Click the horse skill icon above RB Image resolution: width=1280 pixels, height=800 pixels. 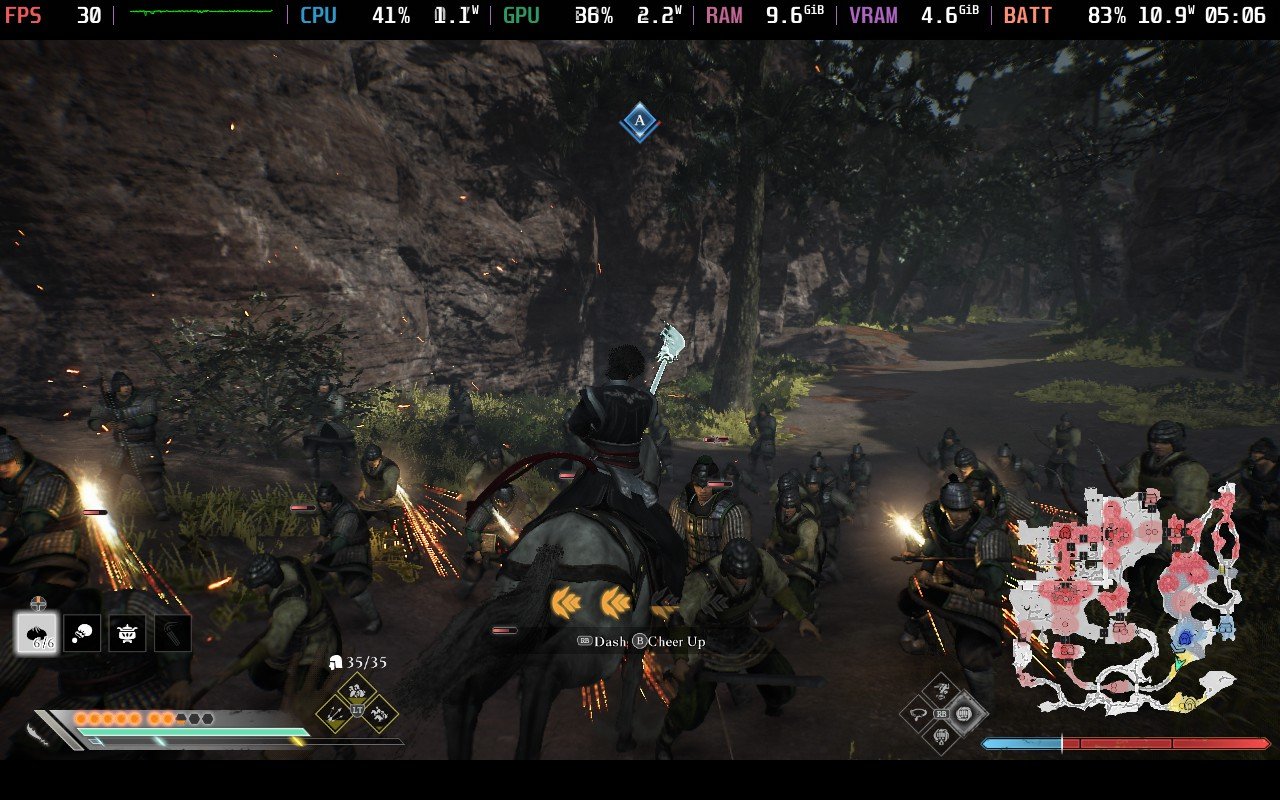coord(940,689)
